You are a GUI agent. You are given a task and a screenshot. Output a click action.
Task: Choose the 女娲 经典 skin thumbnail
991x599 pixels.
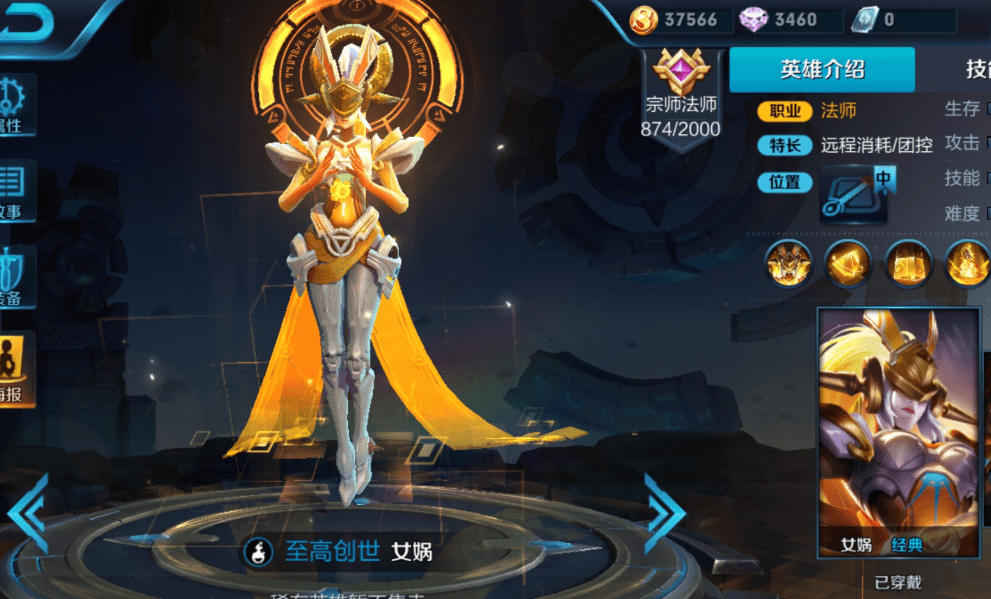coord(898,432)
